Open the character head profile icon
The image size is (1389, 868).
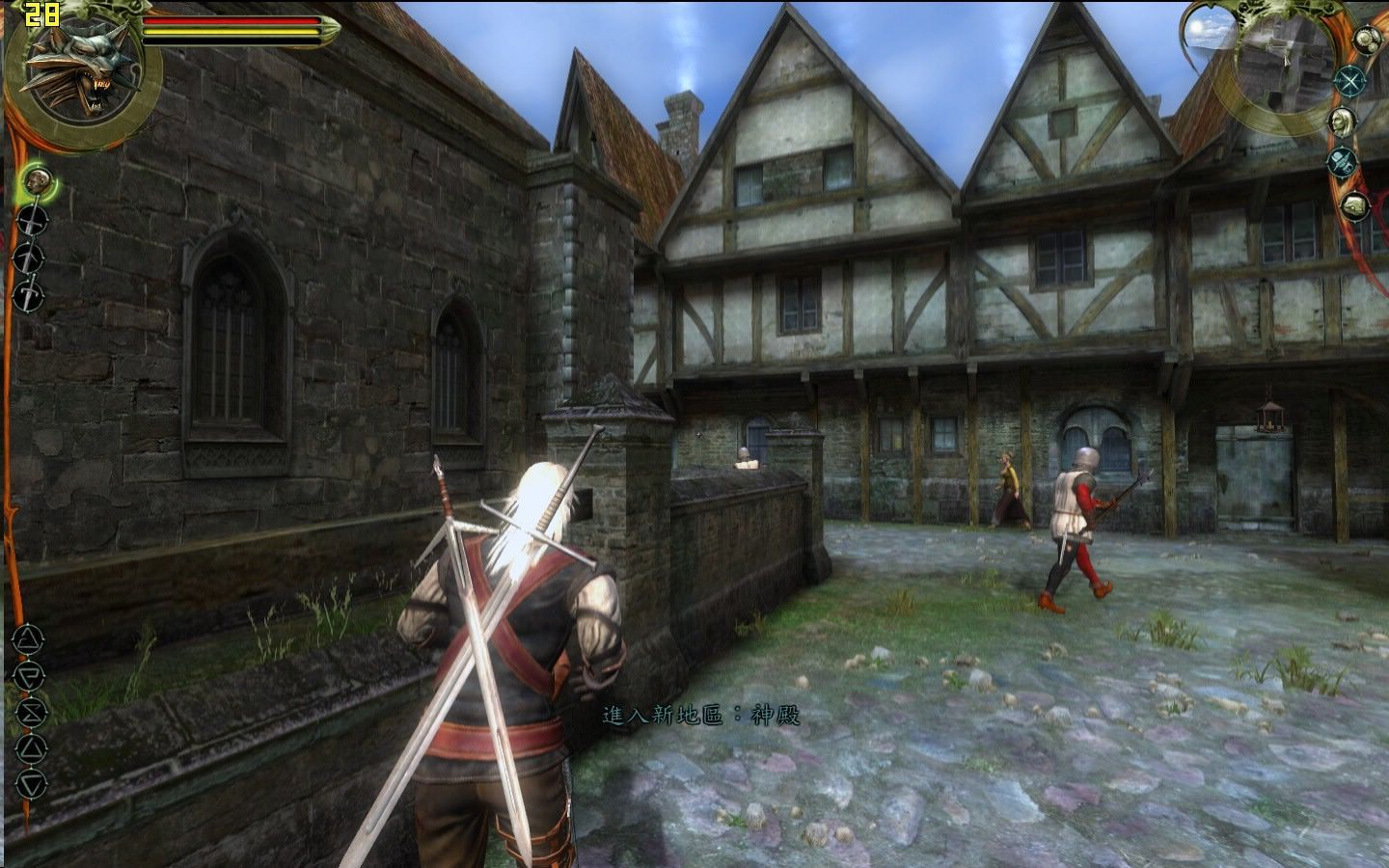[x=1342, y=122]
